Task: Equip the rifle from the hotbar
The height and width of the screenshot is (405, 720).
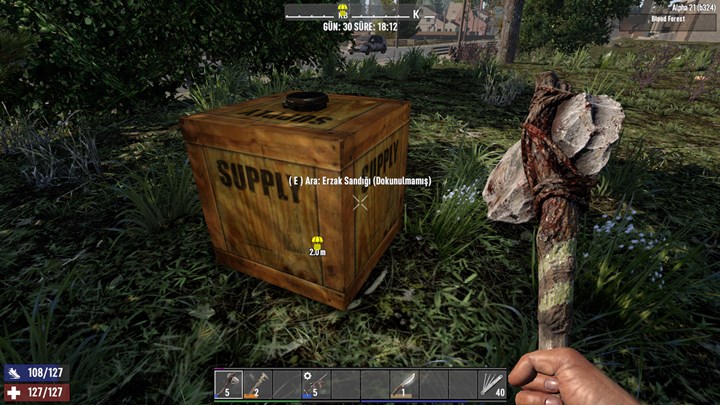Action: [x=316, y=384]
